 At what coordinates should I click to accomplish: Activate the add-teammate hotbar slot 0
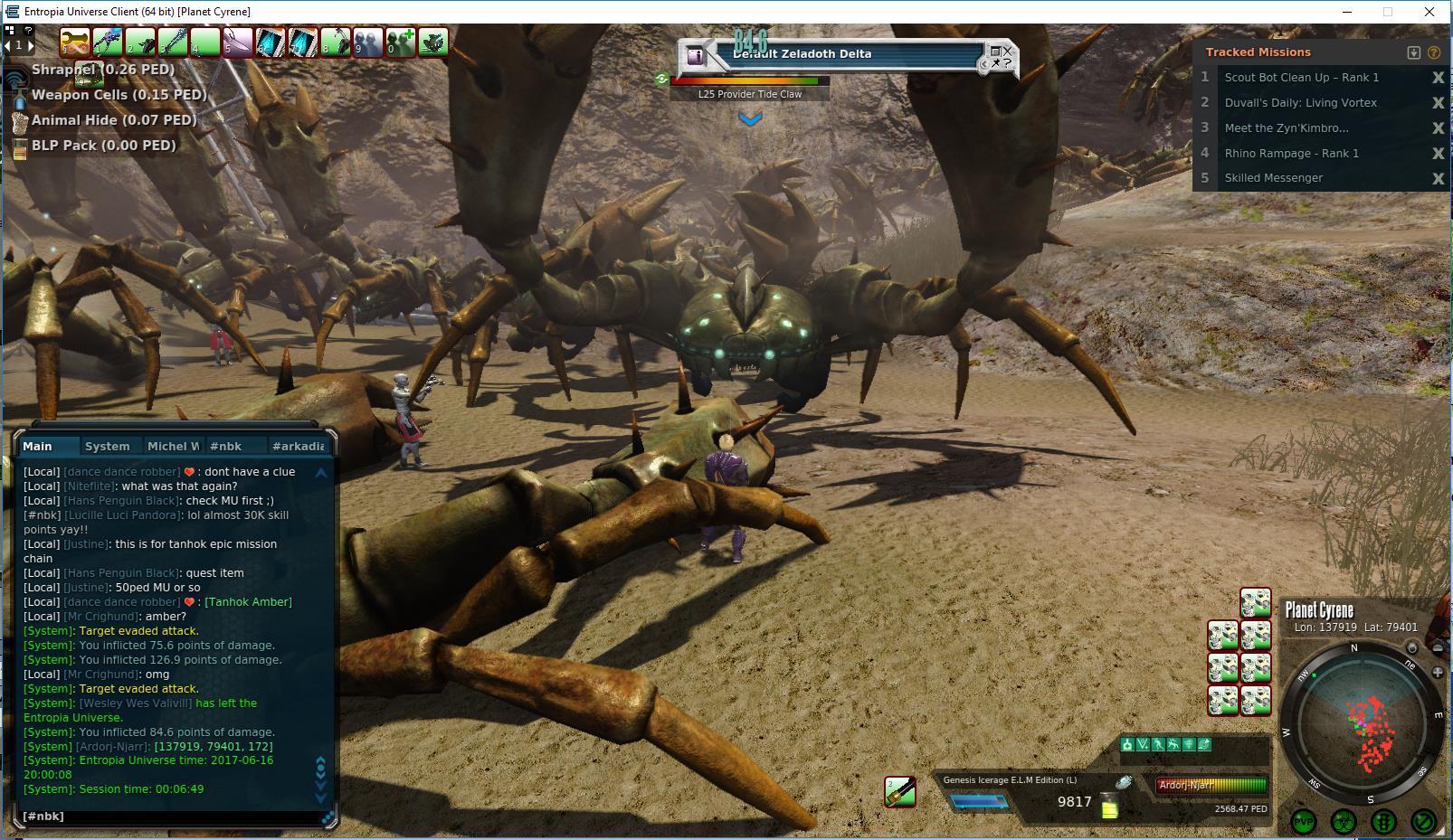coord(400,42)
